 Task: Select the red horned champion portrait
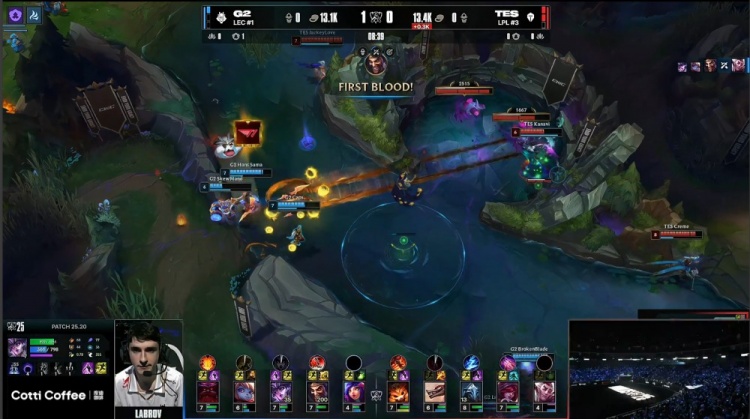click(208, 391)
